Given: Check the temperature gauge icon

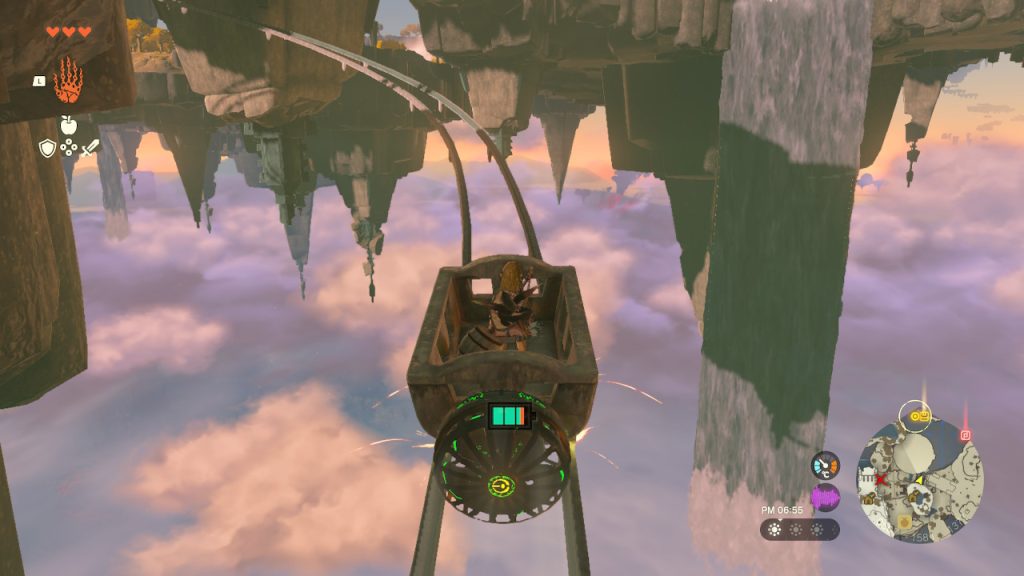Looking at the screenshot, I should (x=825, y=465).
